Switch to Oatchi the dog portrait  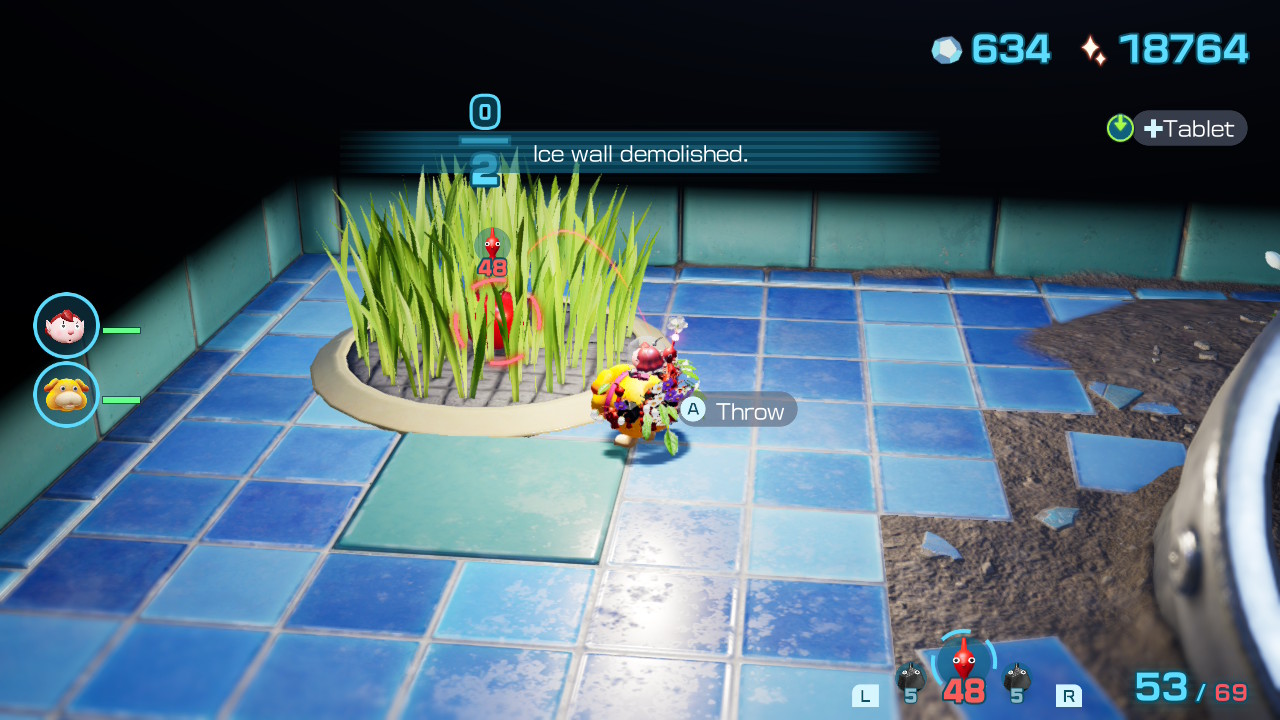[66, 394]
